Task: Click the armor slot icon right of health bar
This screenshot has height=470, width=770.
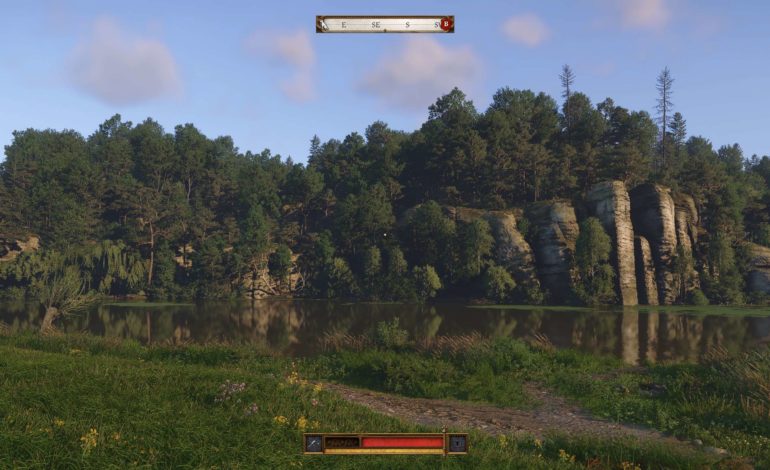Action: point(456,442)
